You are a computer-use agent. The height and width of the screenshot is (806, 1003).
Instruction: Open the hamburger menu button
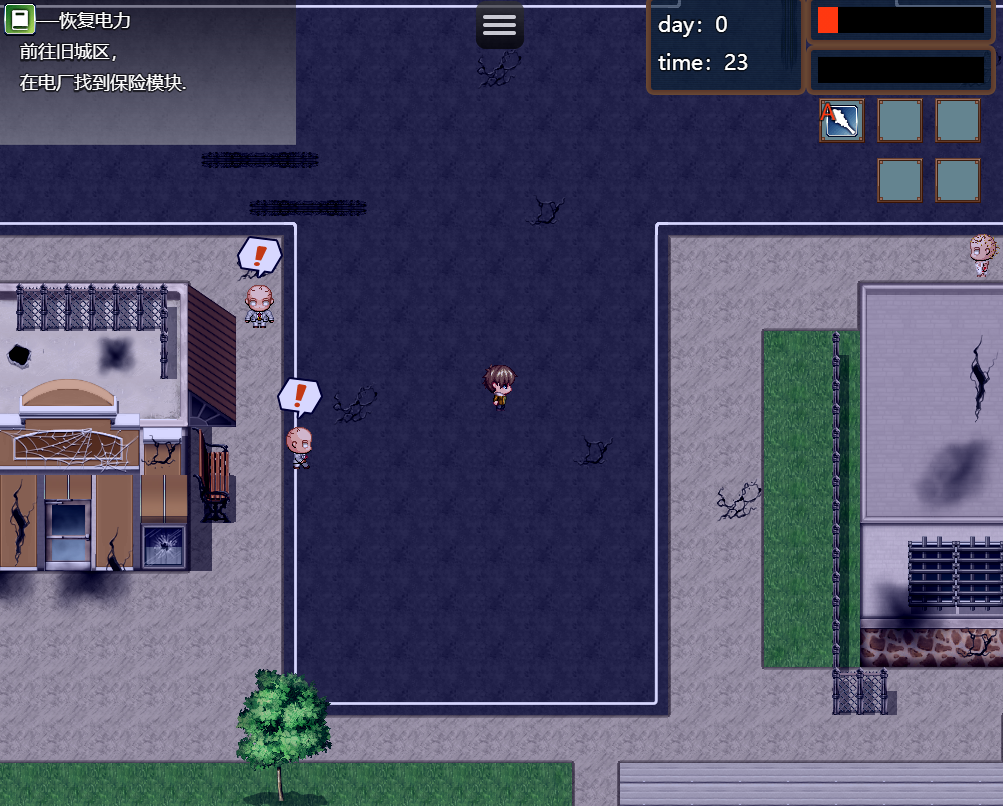click(x=499, y=25)
